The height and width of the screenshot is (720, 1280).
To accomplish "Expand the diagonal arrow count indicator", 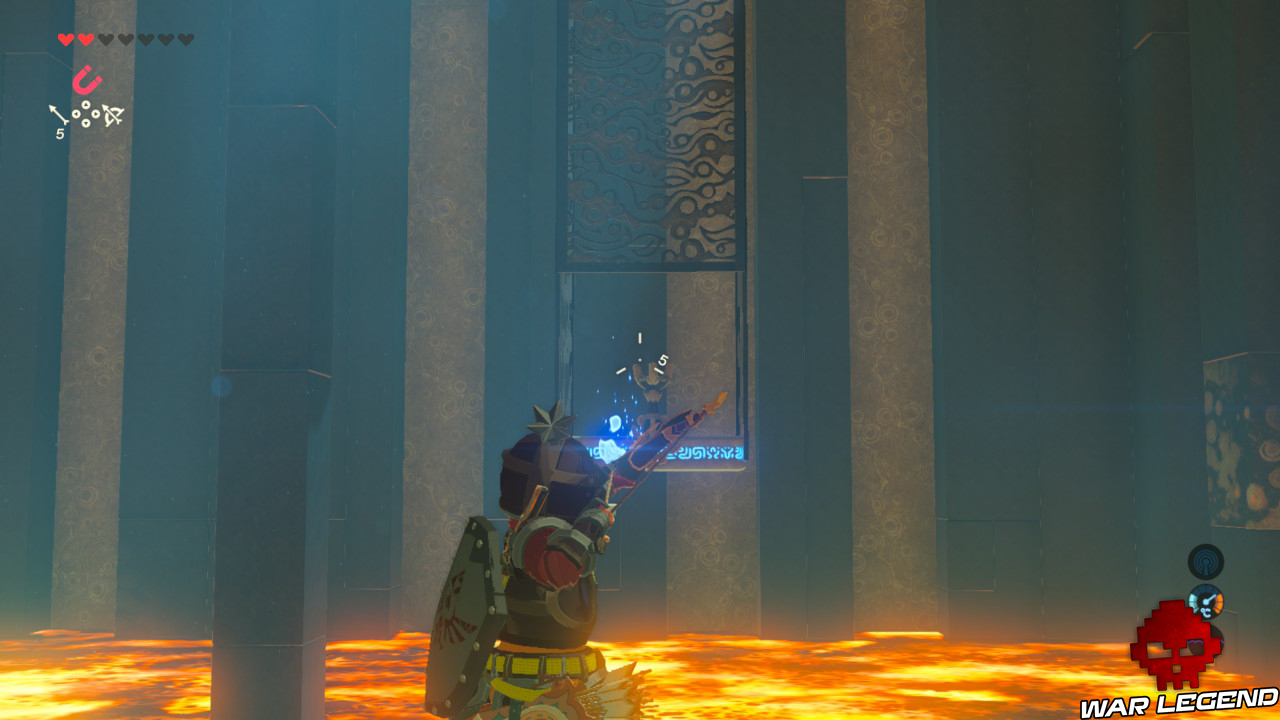I will click(x=58, y=114).
